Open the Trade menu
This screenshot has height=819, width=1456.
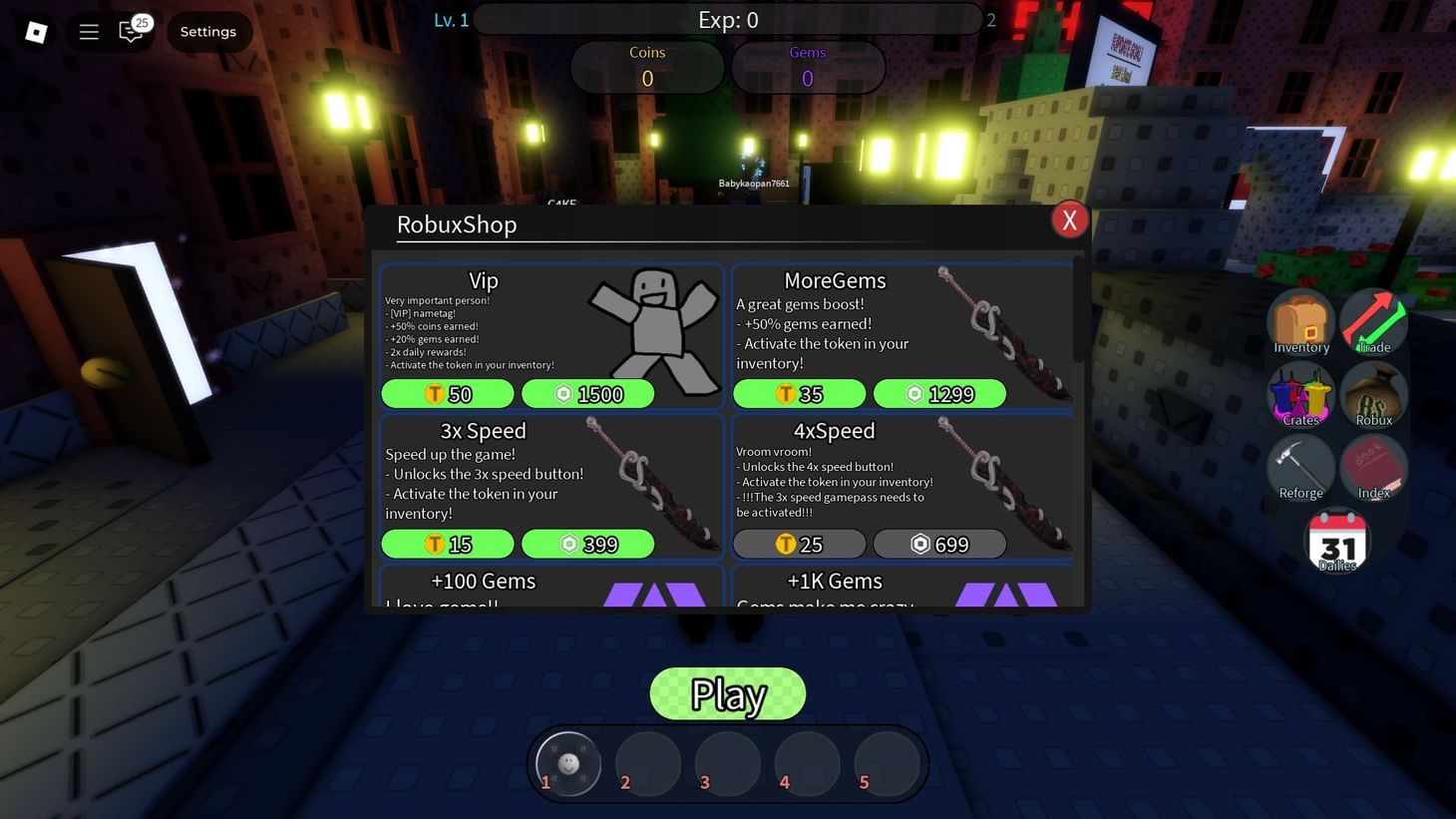coord(1373,319)
